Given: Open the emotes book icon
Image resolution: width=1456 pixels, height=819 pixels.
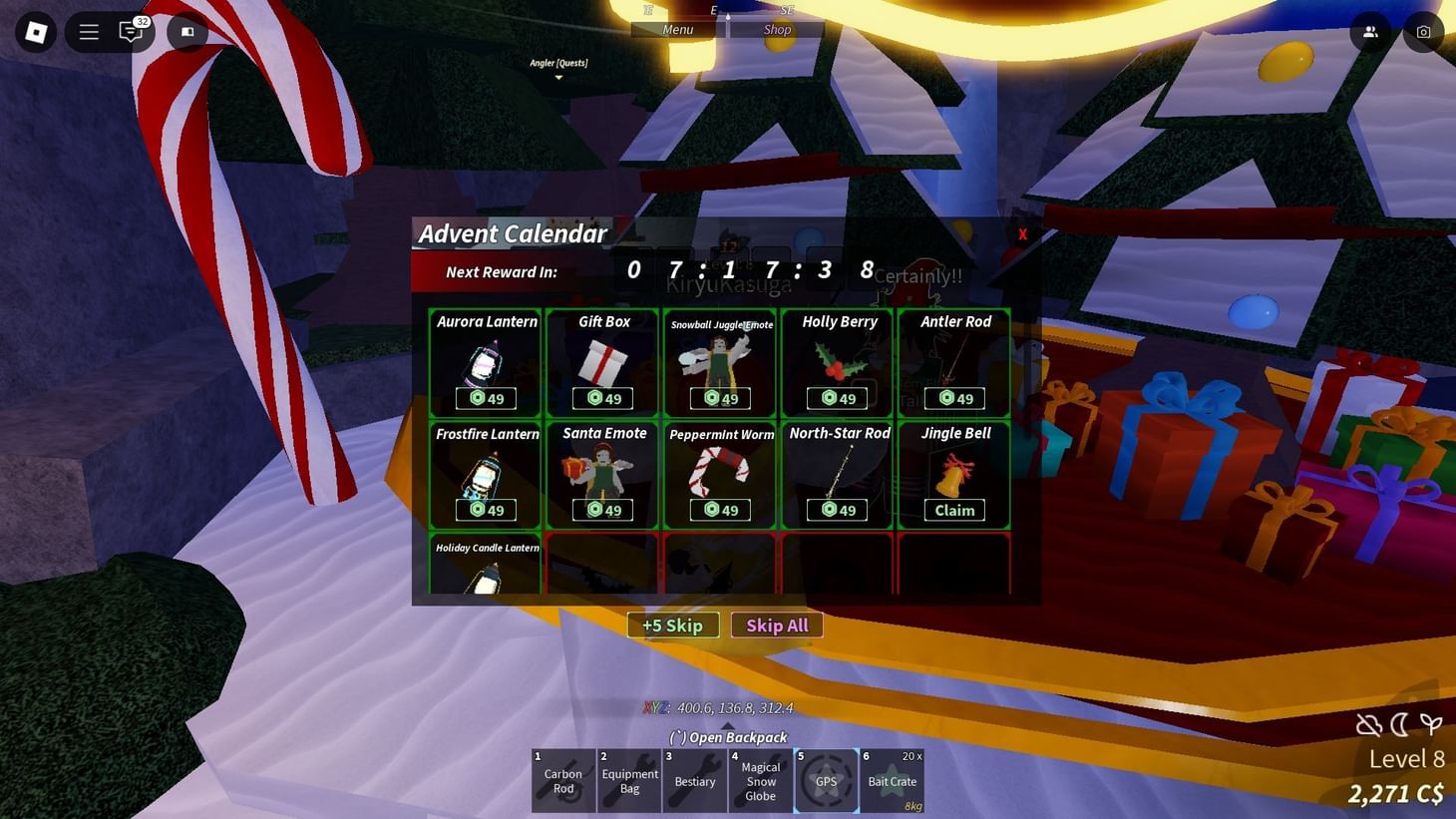Looking at the screenshot, I should point(186,32).
